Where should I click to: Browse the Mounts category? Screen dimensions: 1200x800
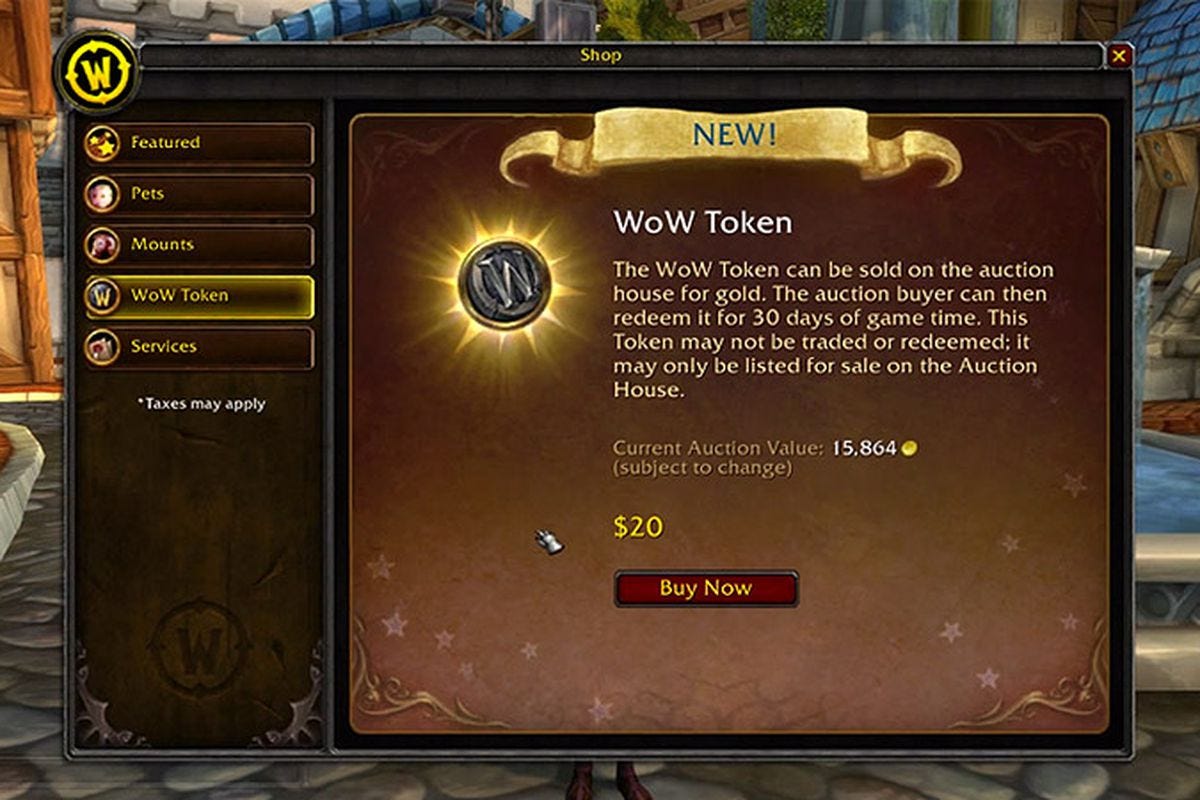(199, 246)
